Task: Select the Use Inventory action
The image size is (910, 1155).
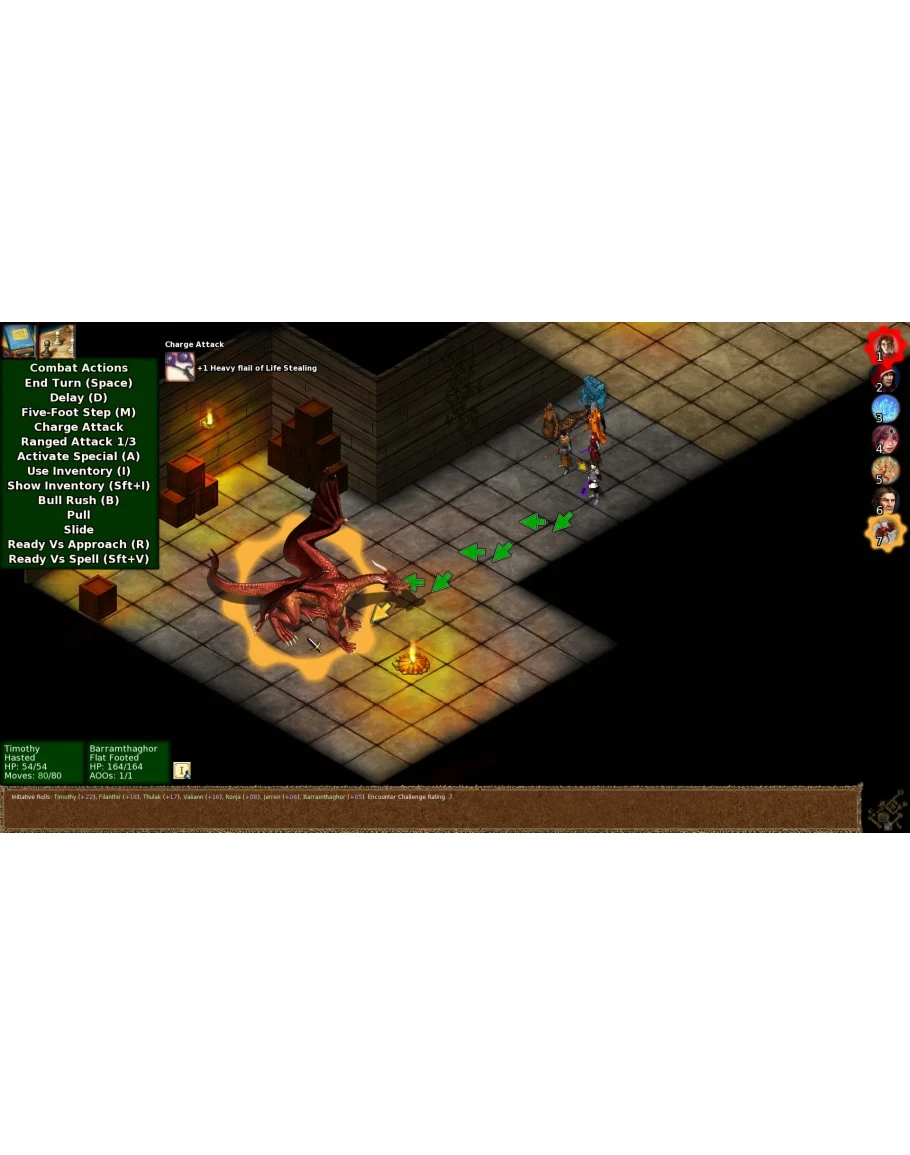Action: click(79, 471)
